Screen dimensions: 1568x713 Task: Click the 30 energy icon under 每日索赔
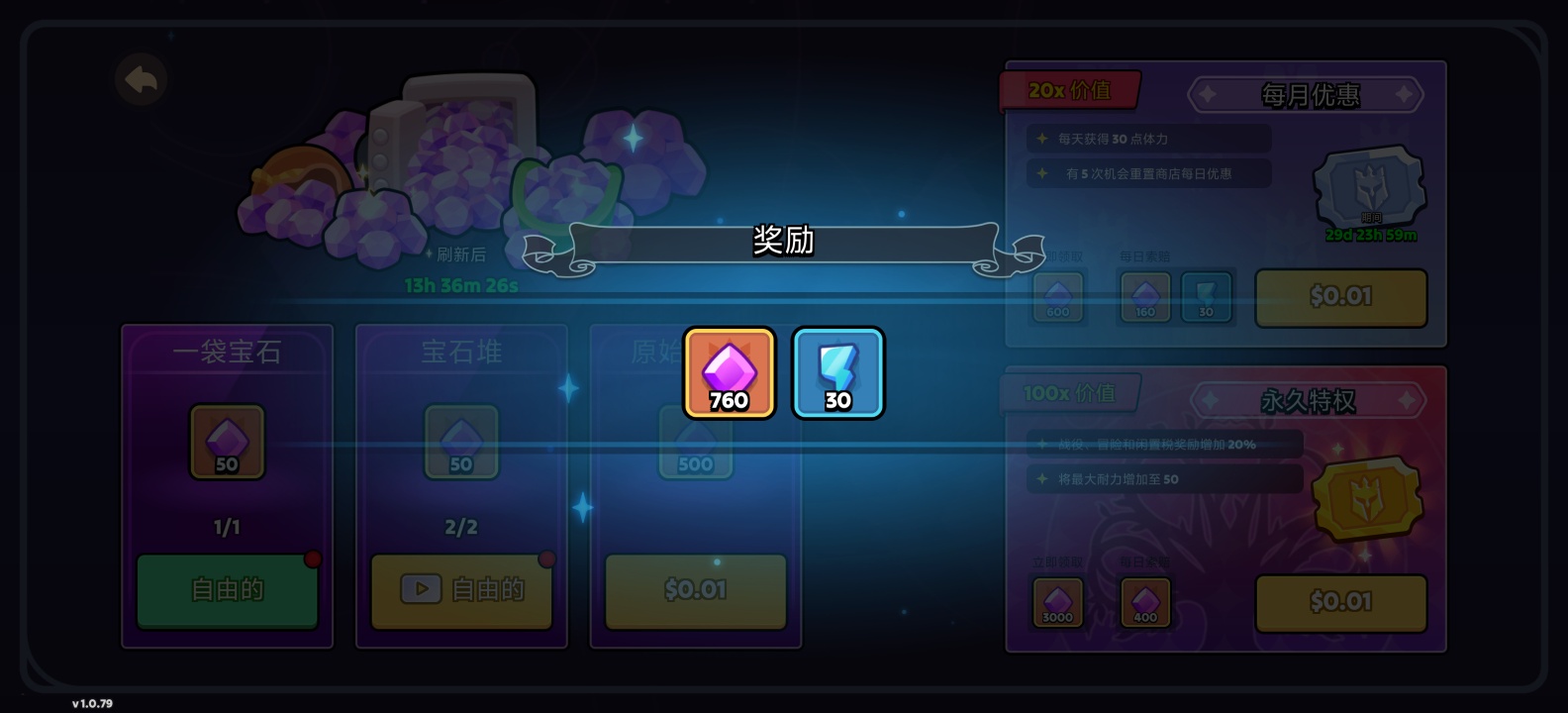tap(1204, 297)
